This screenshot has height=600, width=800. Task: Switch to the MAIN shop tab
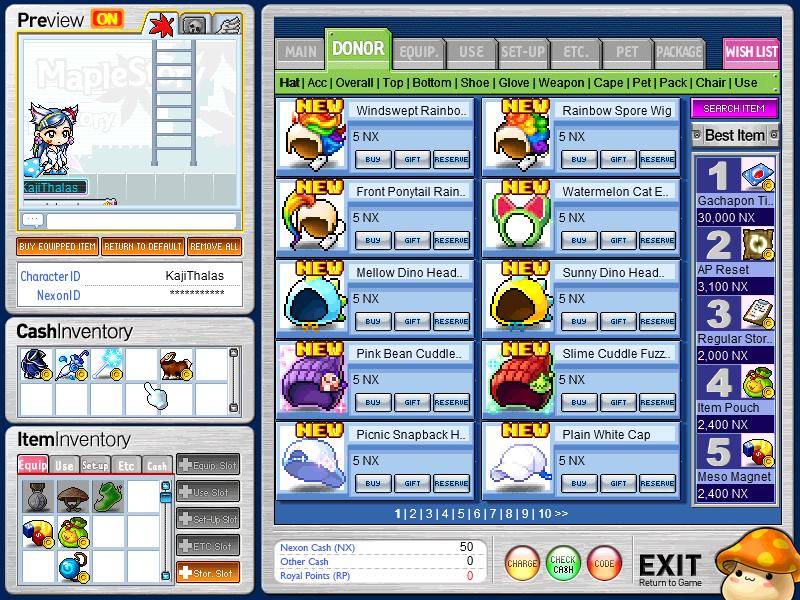click(x=300, y=52)
